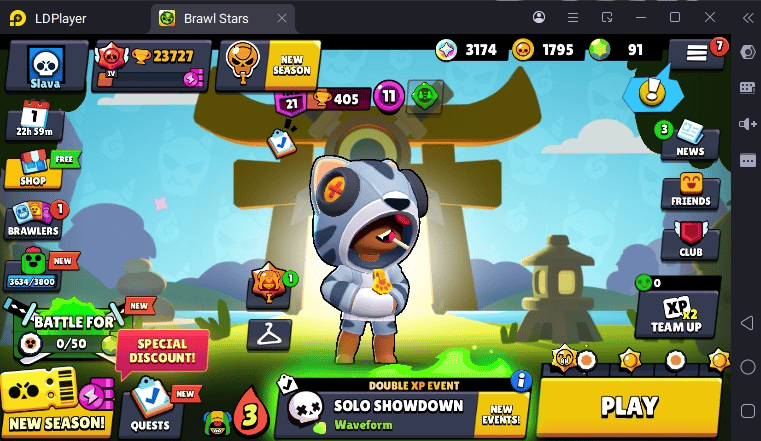
Task: Open the Quests panel
Action: pos(152,408)
